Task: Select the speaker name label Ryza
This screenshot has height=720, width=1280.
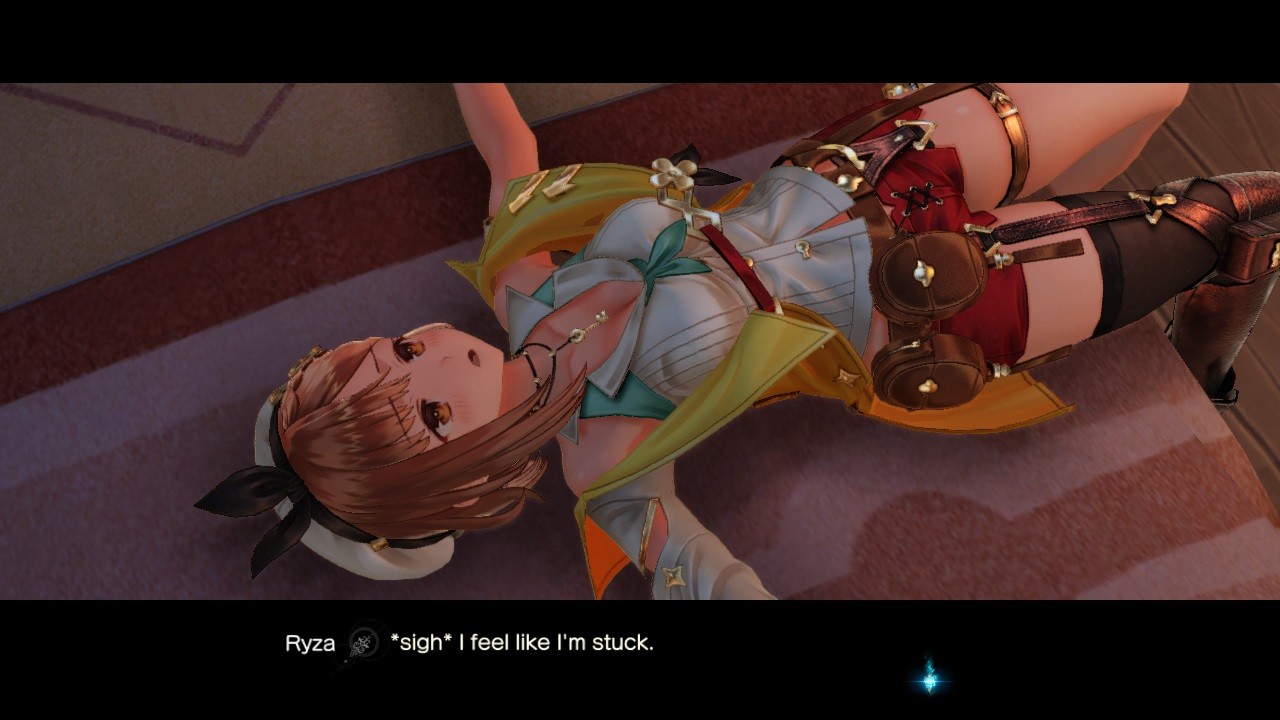Action: [x=308, y=644]
